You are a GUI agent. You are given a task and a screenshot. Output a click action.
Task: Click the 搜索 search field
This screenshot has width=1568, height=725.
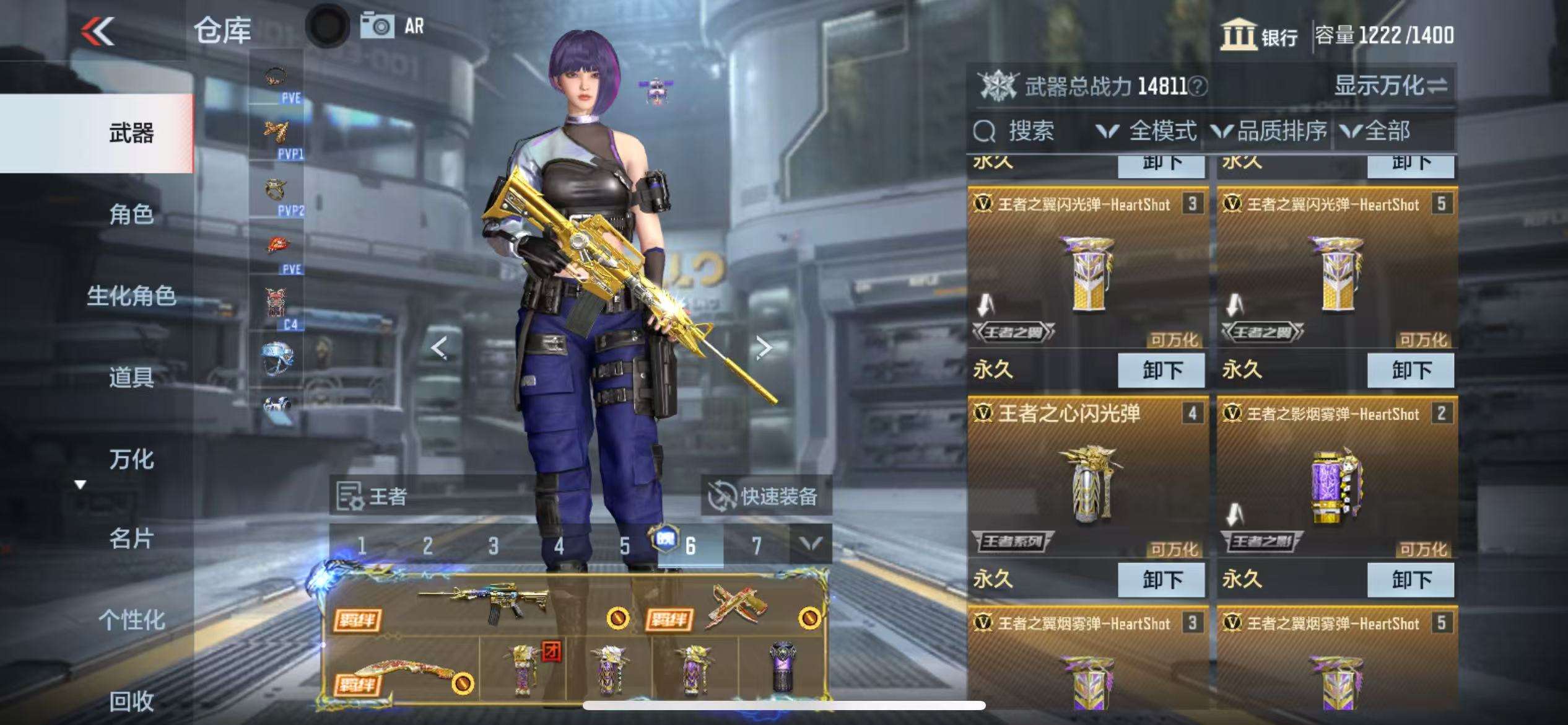1030,131
